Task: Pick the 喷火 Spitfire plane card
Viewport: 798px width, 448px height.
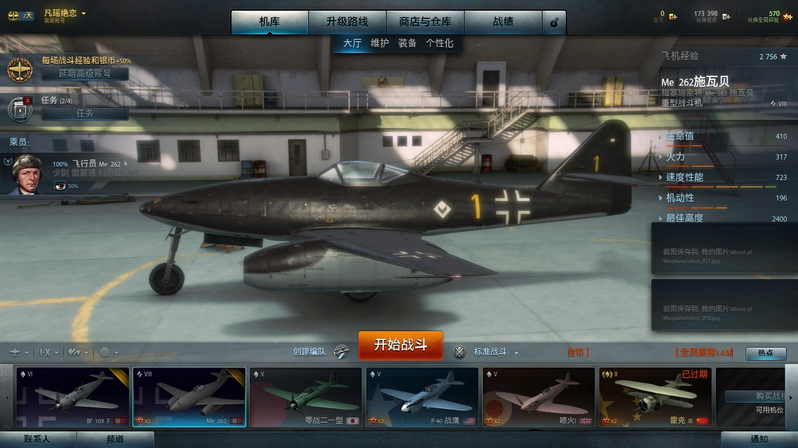Action: tap(538, 397)
